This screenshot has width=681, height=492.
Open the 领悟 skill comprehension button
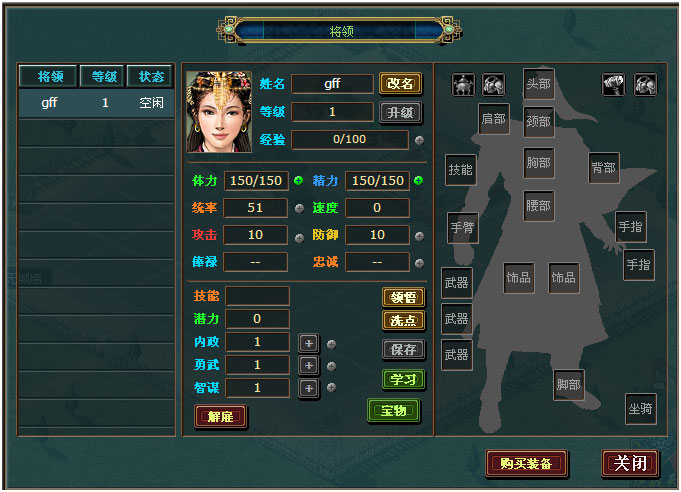pos(403,297)
